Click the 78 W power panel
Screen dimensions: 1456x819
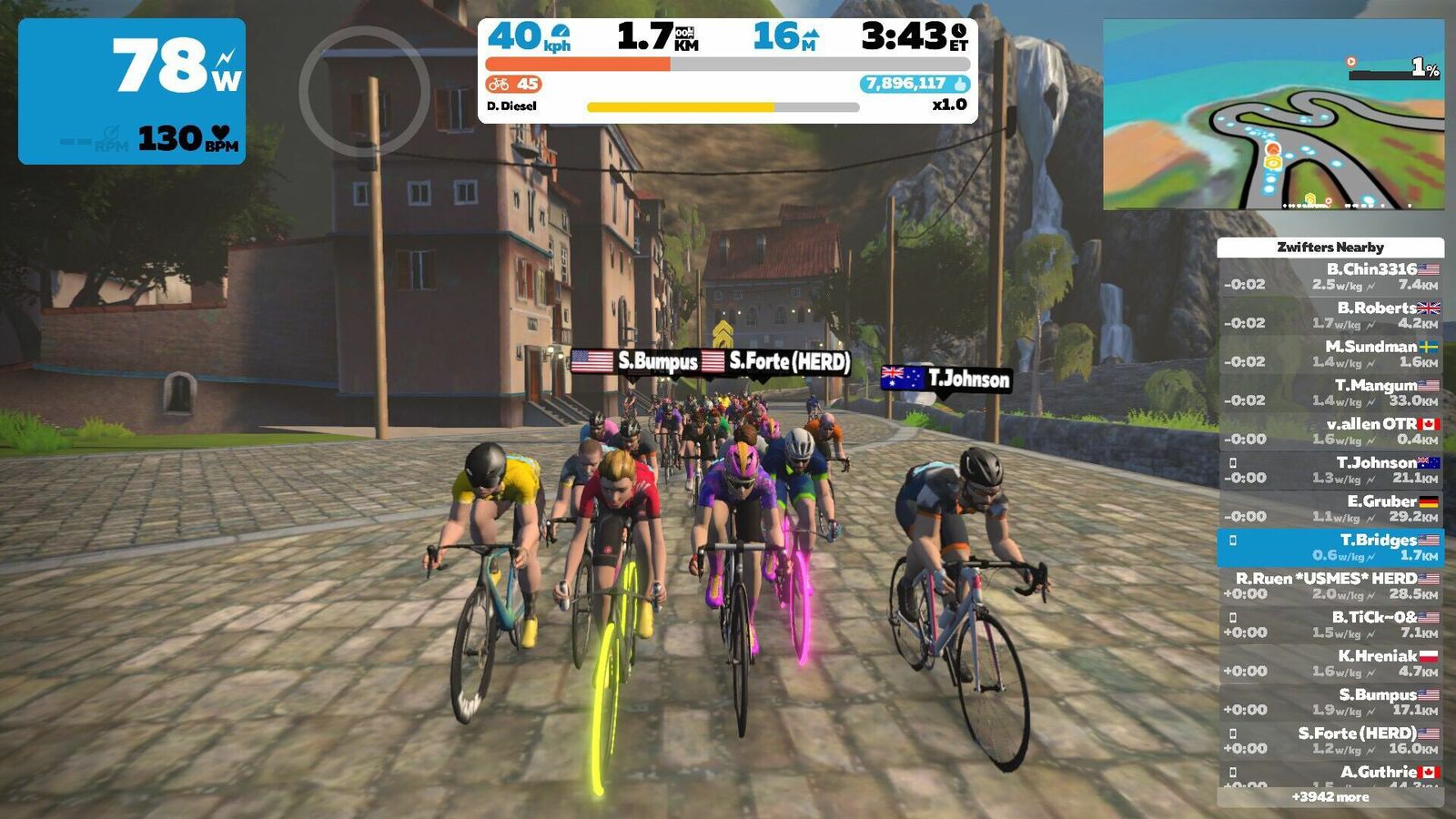pyautogui.click(x=132, y=91)
